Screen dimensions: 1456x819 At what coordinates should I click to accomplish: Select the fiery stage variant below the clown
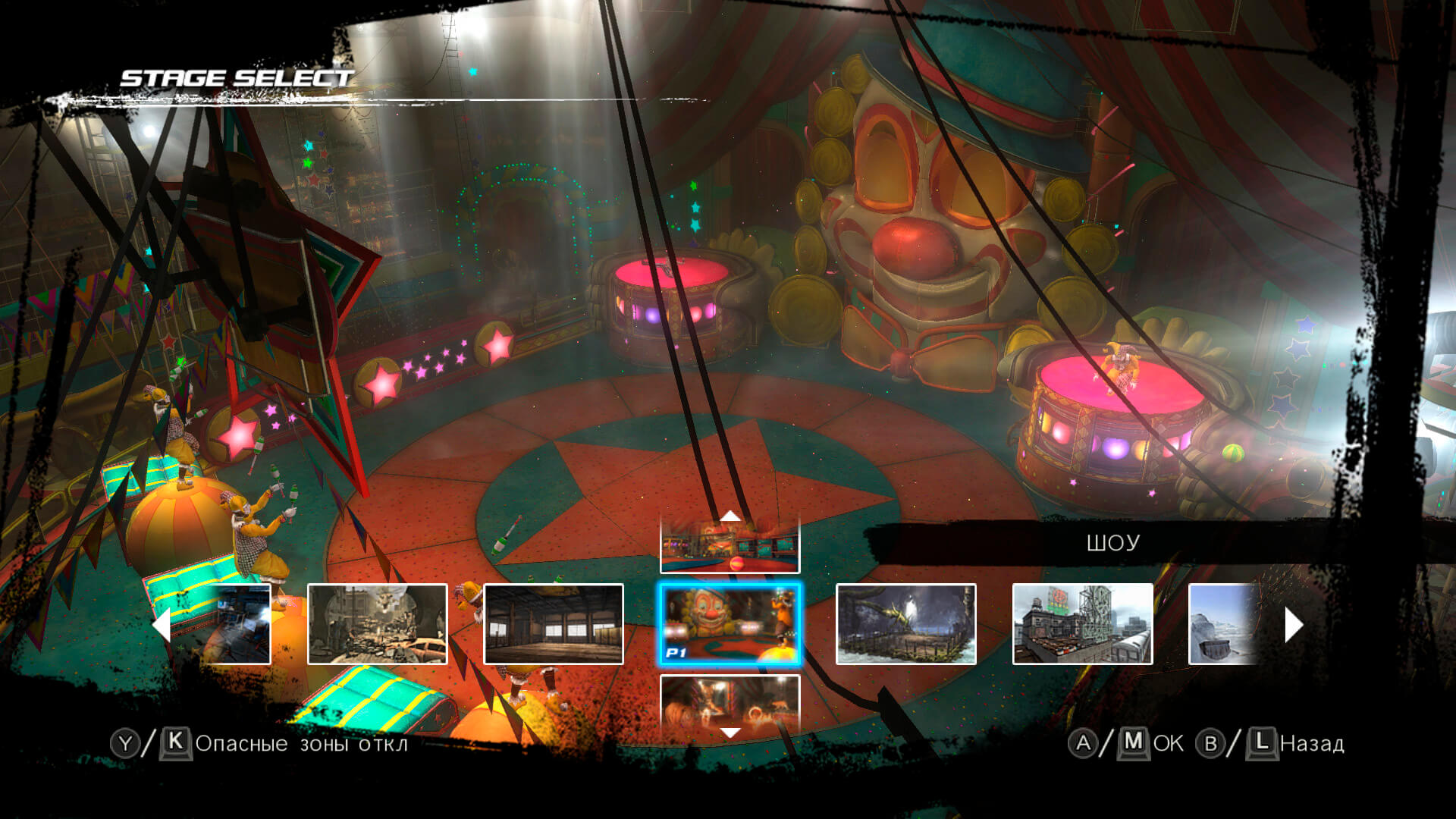coord(730,701)
